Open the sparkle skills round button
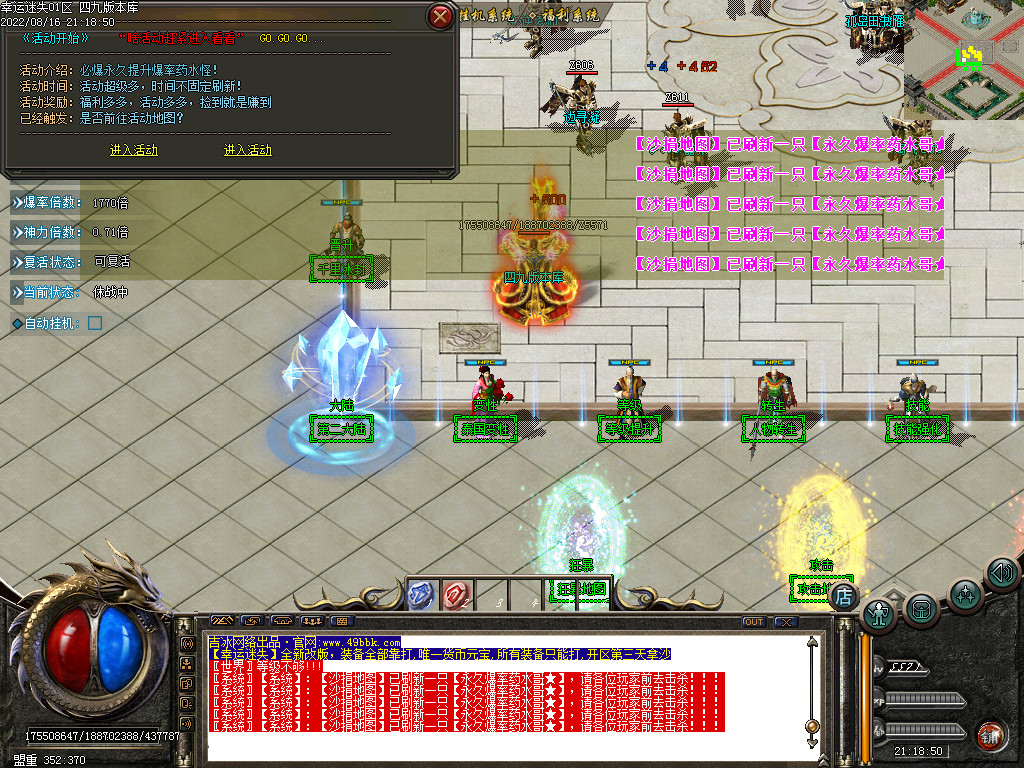1024x768 pixels. [x=965, y=594]
